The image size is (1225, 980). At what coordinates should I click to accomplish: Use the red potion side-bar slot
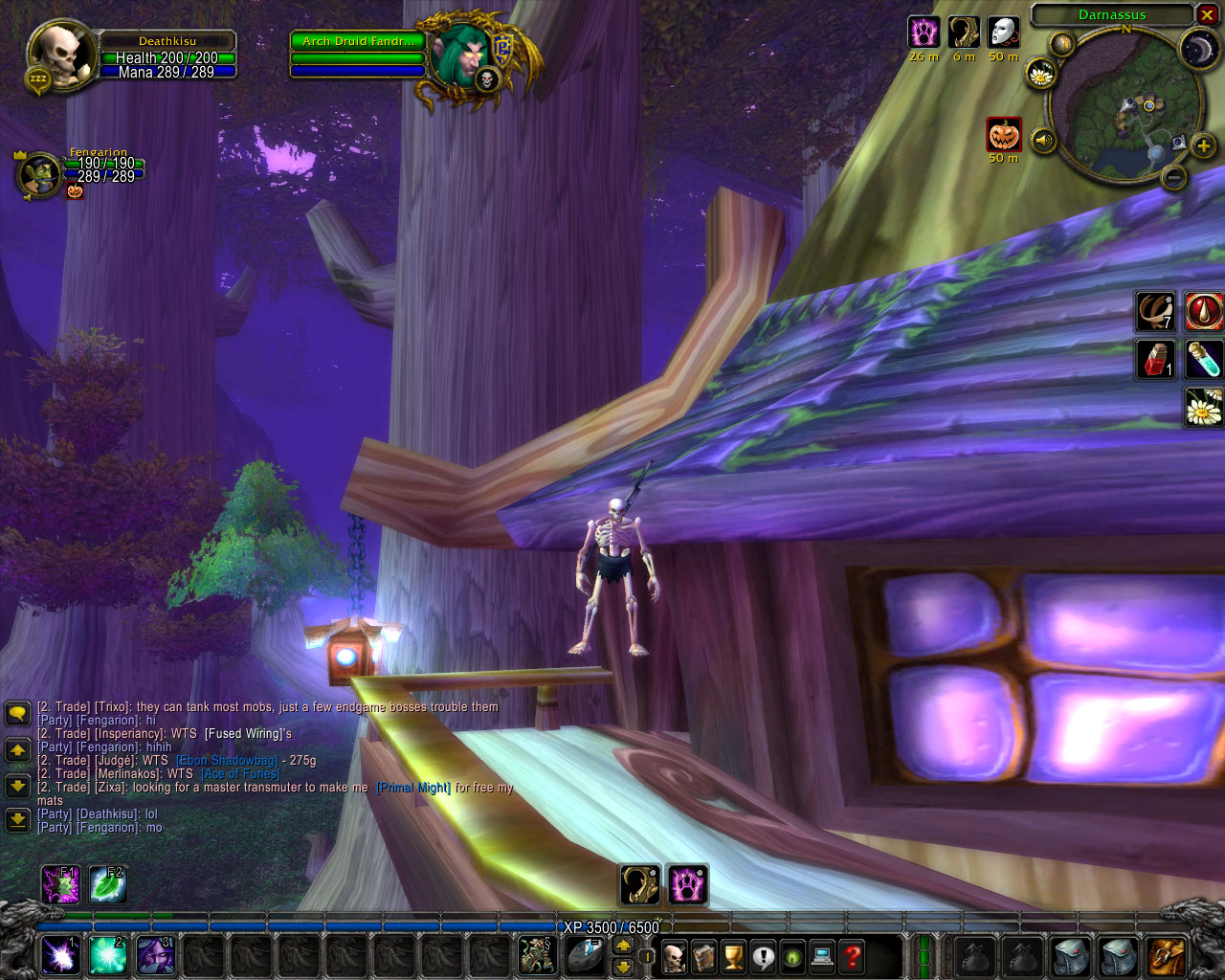tap(1155, 359)
